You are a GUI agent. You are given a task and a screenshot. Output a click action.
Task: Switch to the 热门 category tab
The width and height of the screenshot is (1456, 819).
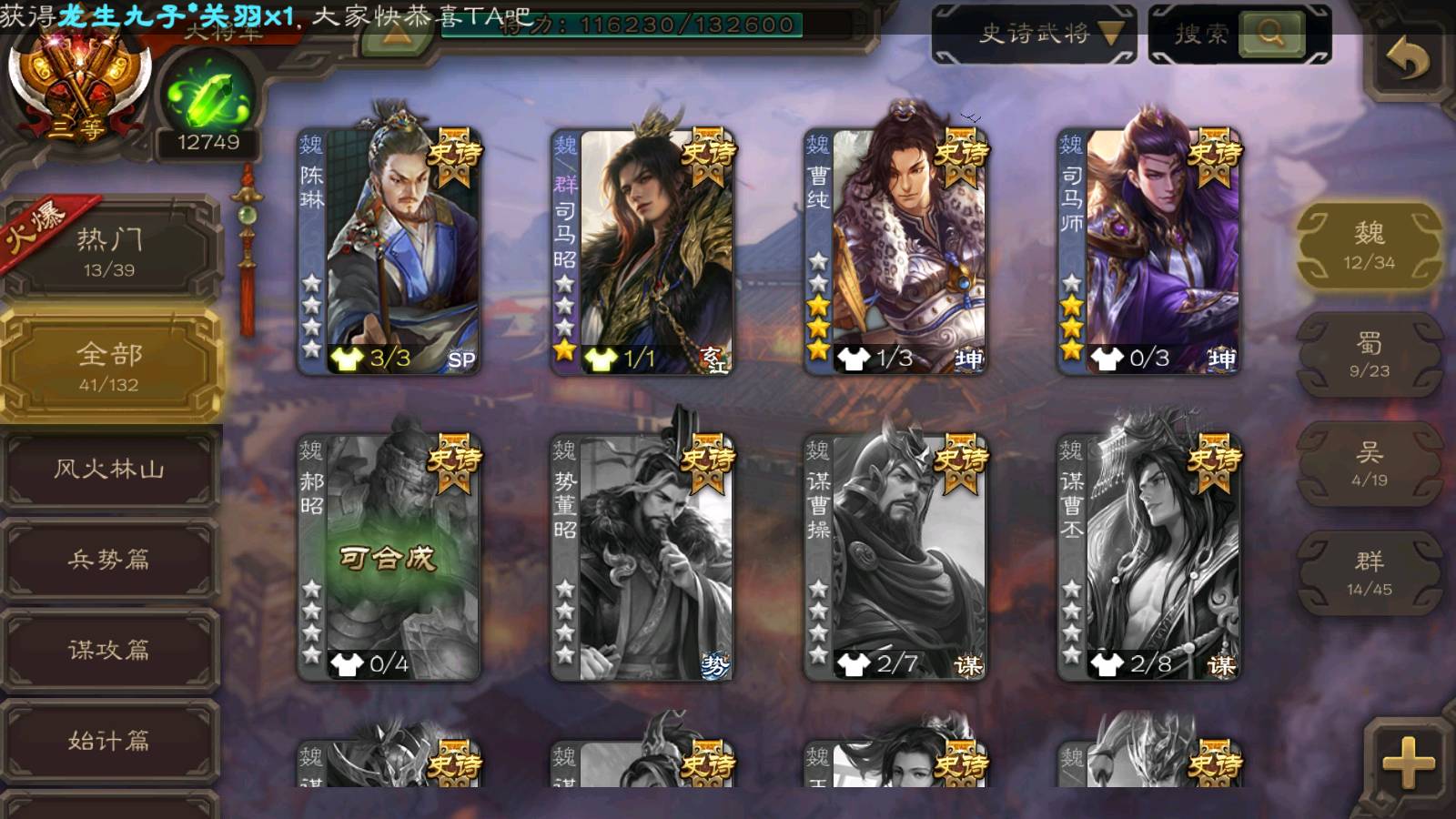pyautogui.click(x=109, y=251)
